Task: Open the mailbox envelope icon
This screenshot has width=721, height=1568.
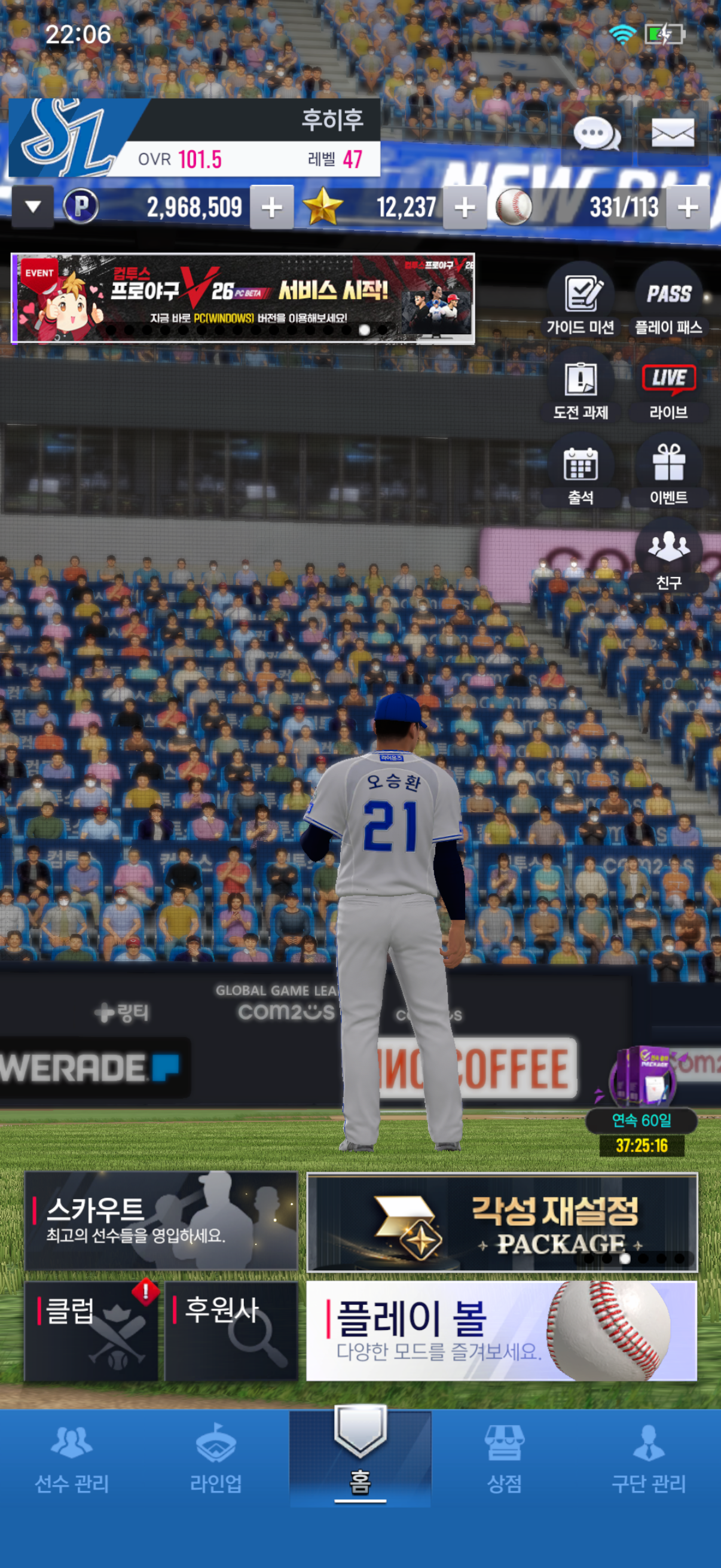Action: click(x=673, y=133)
